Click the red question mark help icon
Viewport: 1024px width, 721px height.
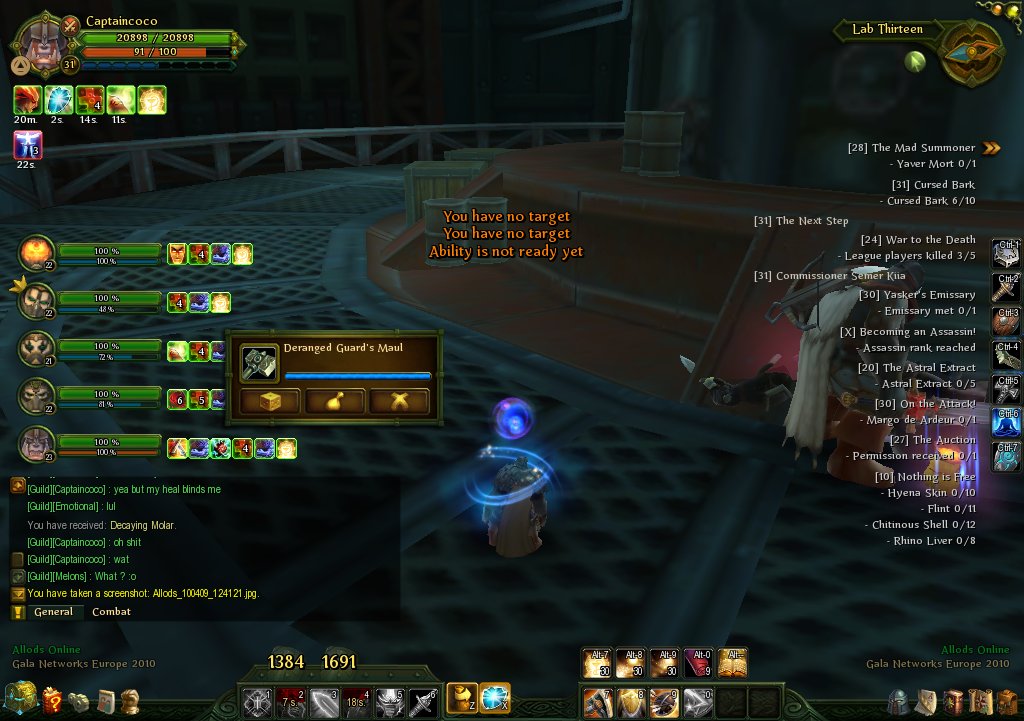(x=53, y=701)
